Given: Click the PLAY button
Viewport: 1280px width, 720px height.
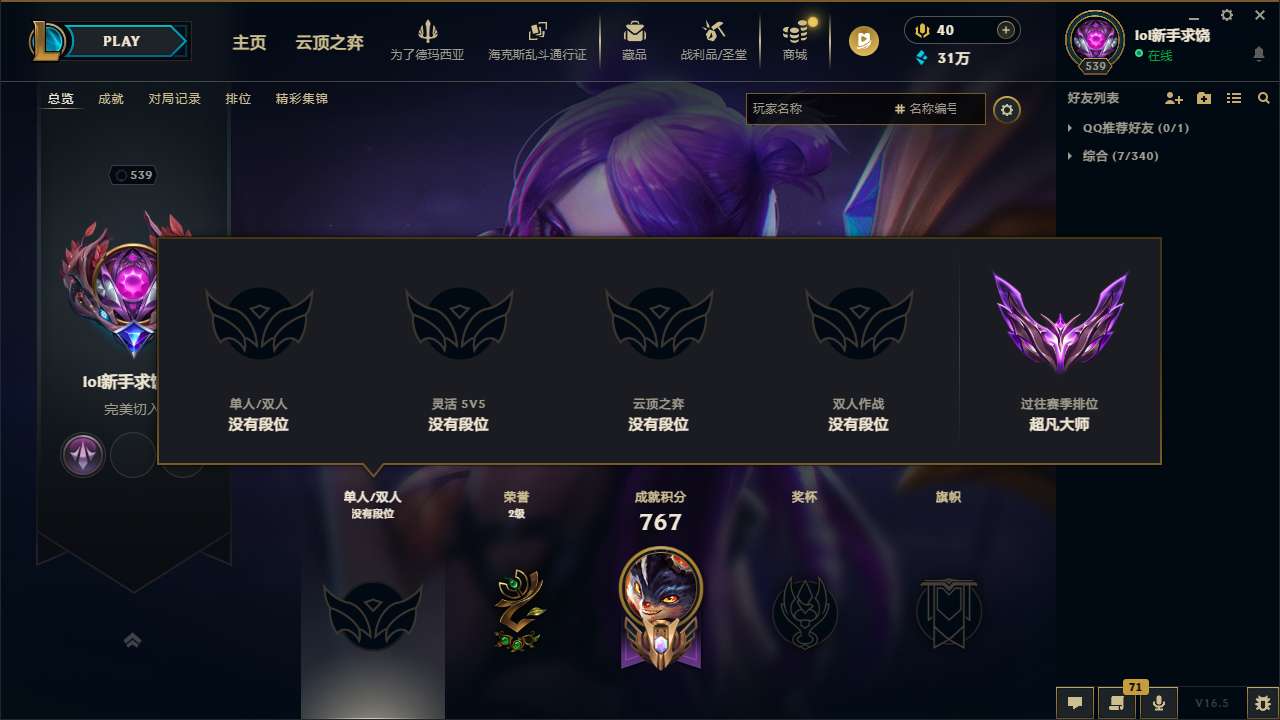Looking at the screenshot, I should (121, 41).
